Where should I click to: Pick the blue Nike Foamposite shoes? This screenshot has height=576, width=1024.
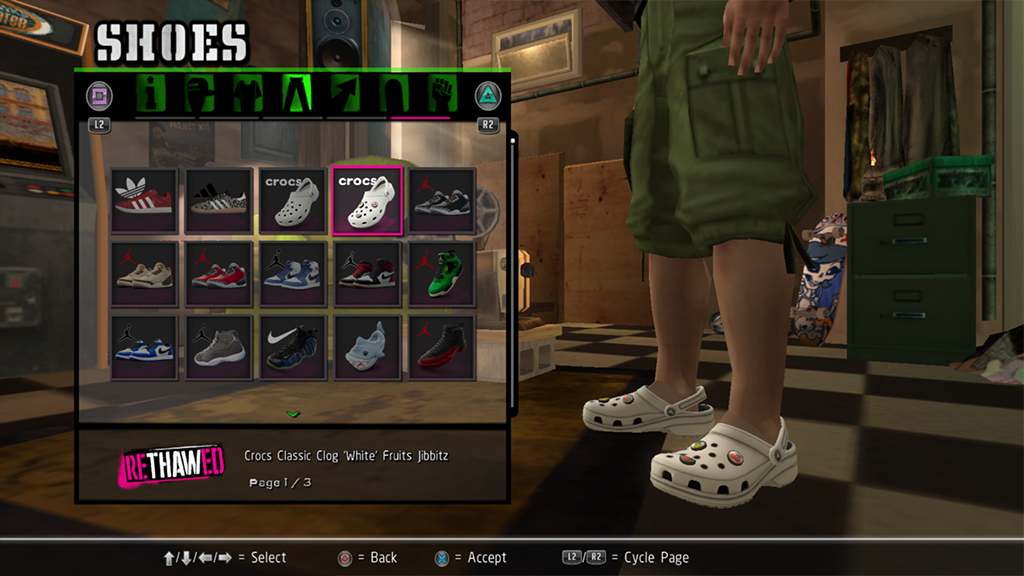[x=293, y=347]
